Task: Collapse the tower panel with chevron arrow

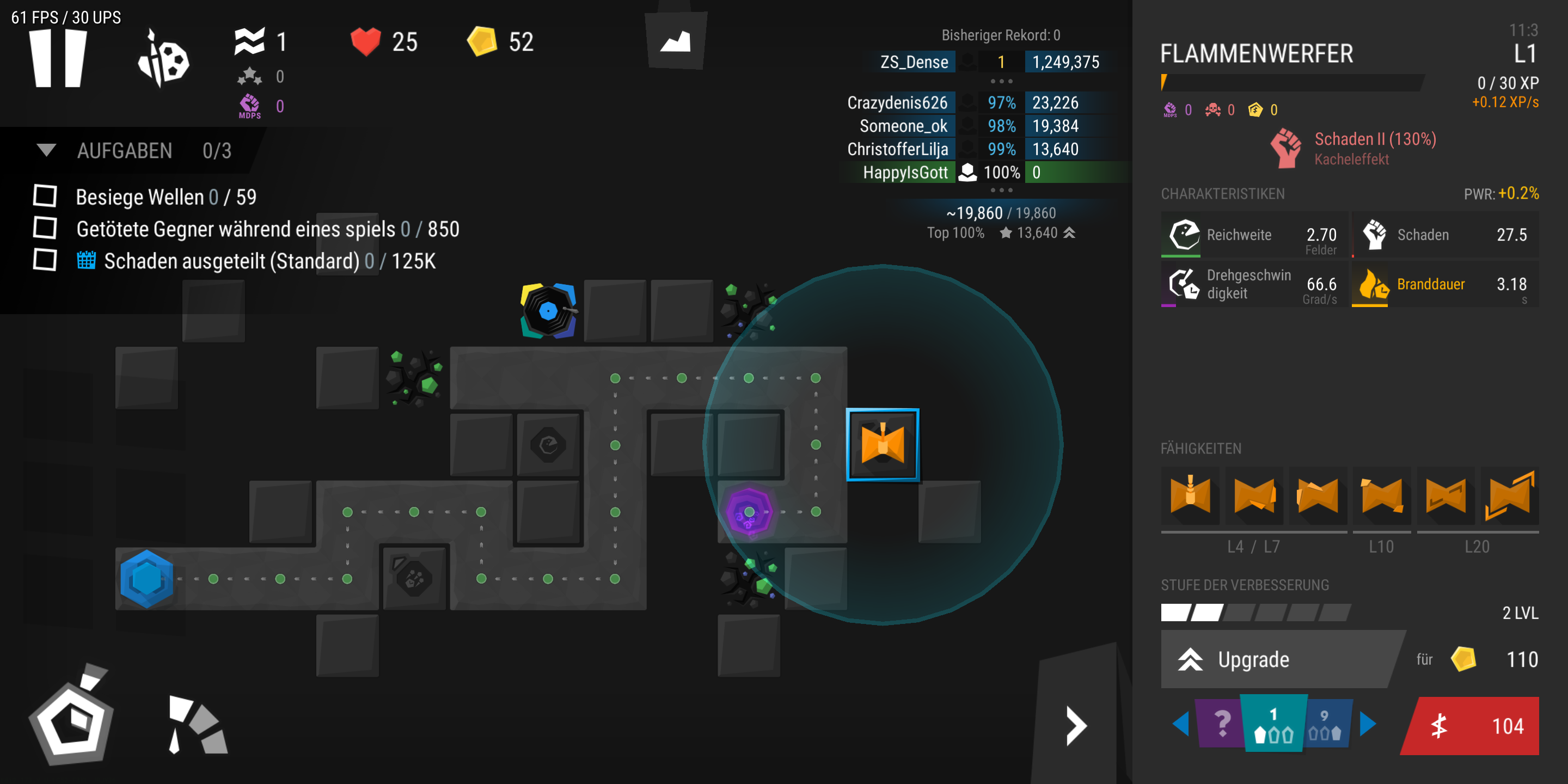Action: tap(1076, 726)
